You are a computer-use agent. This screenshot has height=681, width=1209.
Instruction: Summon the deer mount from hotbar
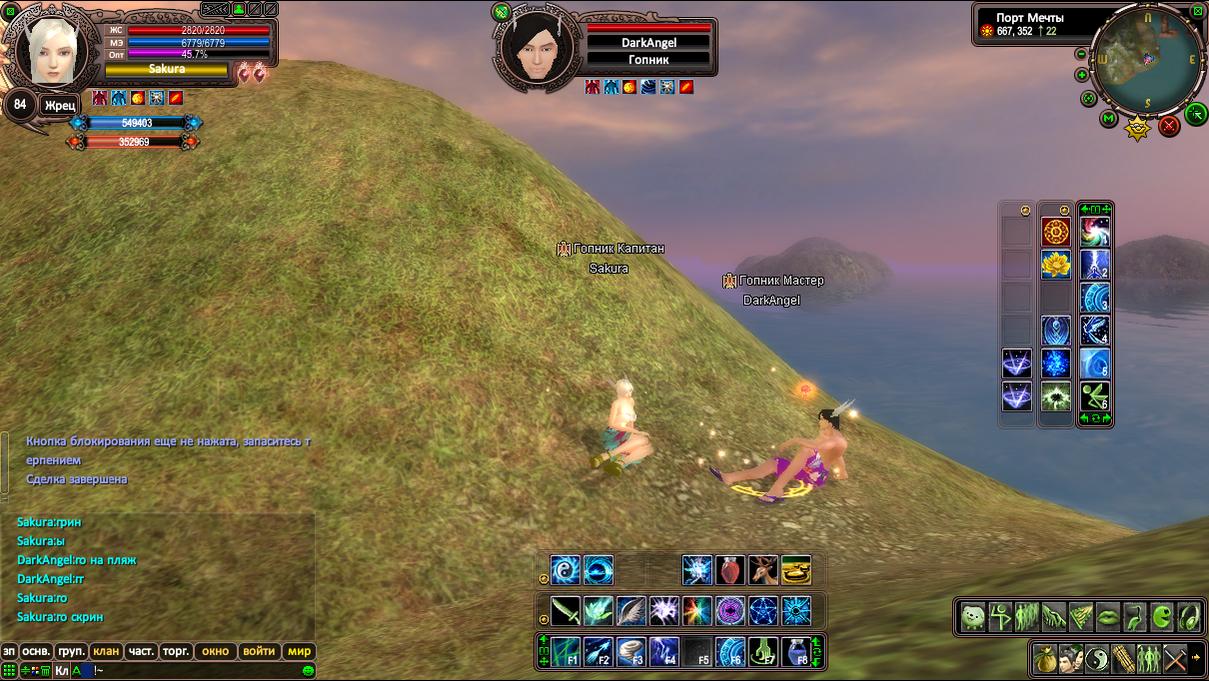[x=763, y=570]
